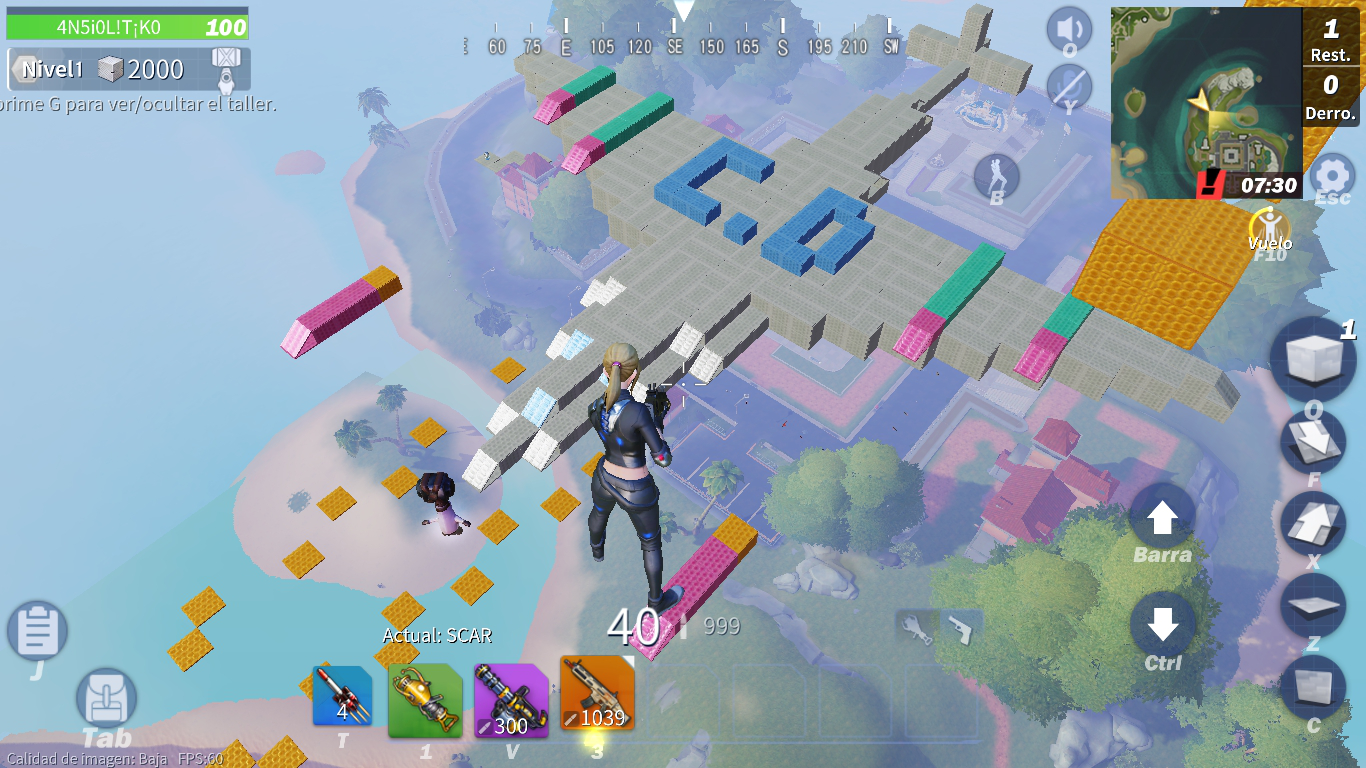Expand the island minimap
This screenshot has height=768, width=1366.
(1205, 102)
